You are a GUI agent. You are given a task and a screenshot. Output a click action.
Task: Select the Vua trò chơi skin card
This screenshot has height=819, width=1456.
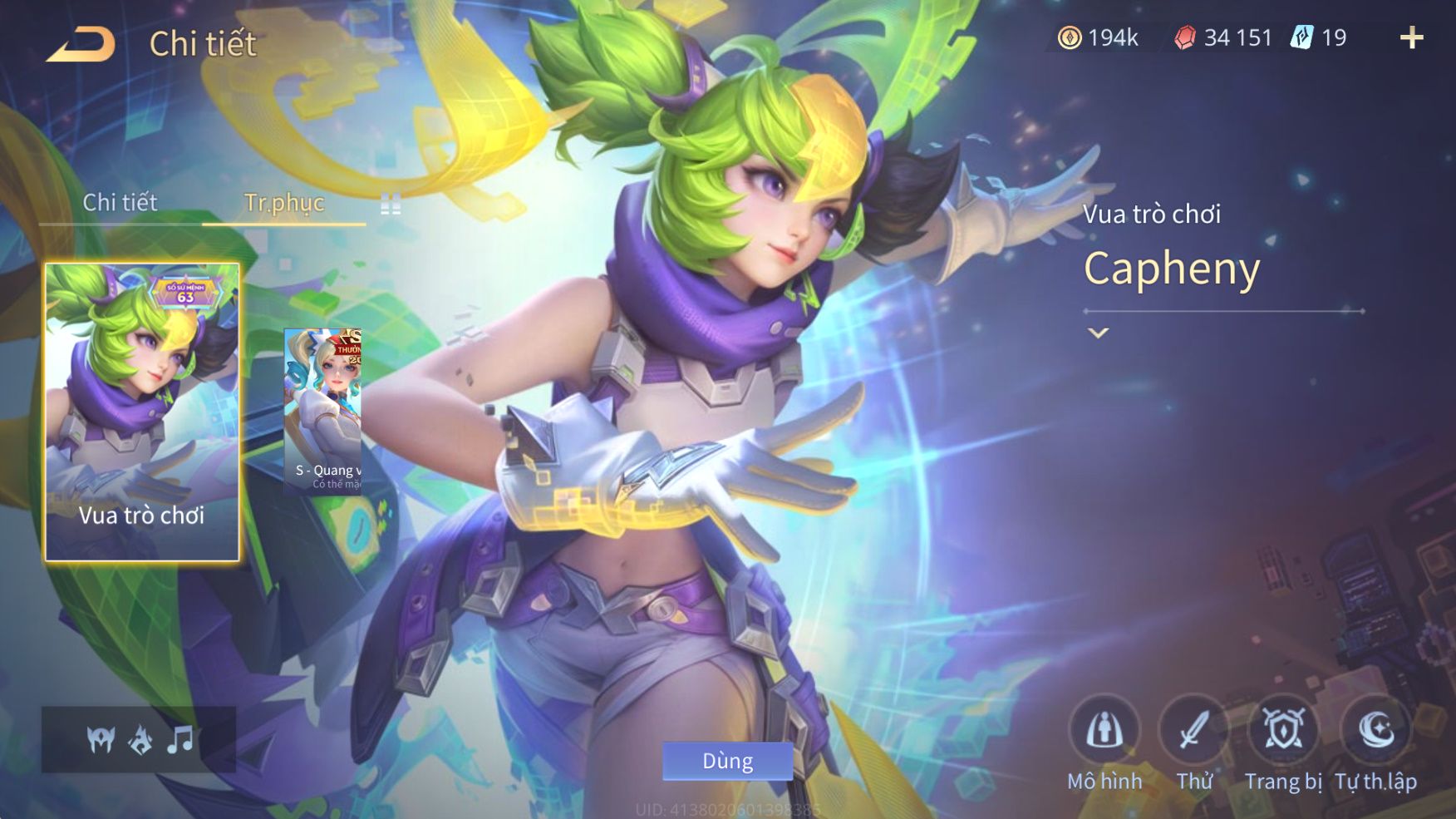pyautogui.click(x=142, y=412)
